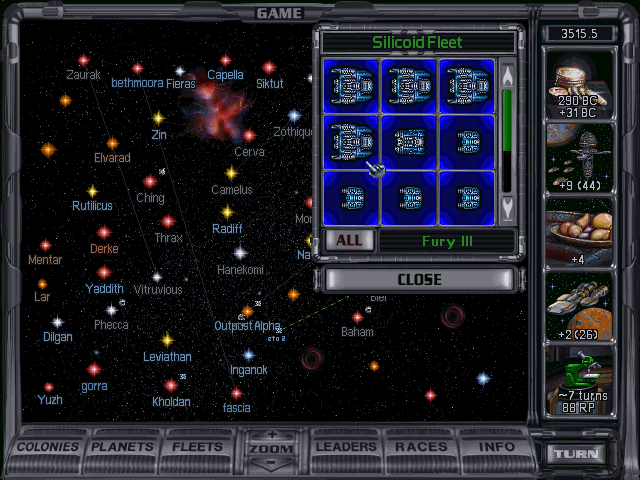
Task: Select the Outpost Alpha star system
Action: [x=246, y=314]
